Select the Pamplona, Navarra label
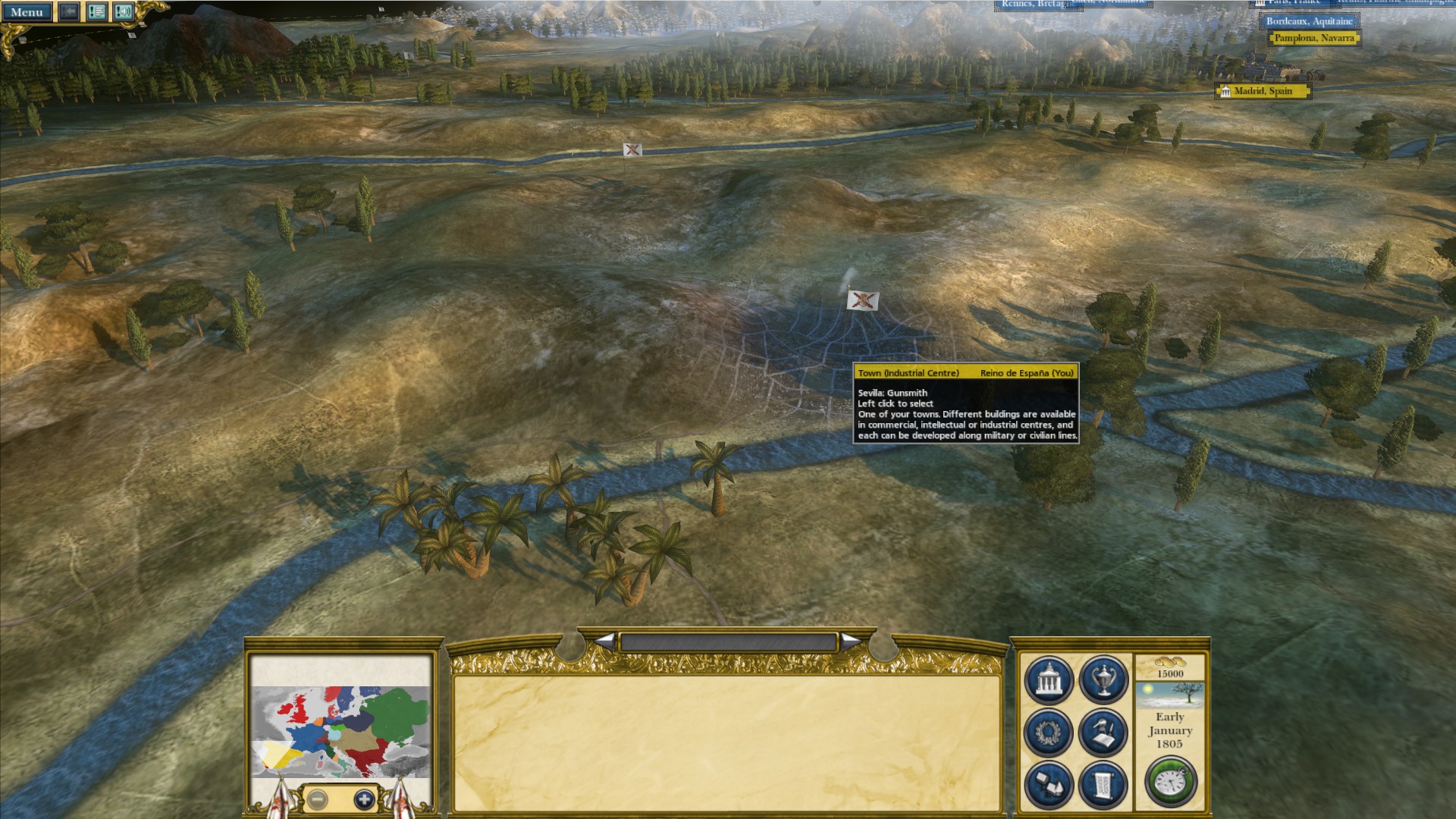This screenshot has width=1456, height=819. [x=1313, y=38]
